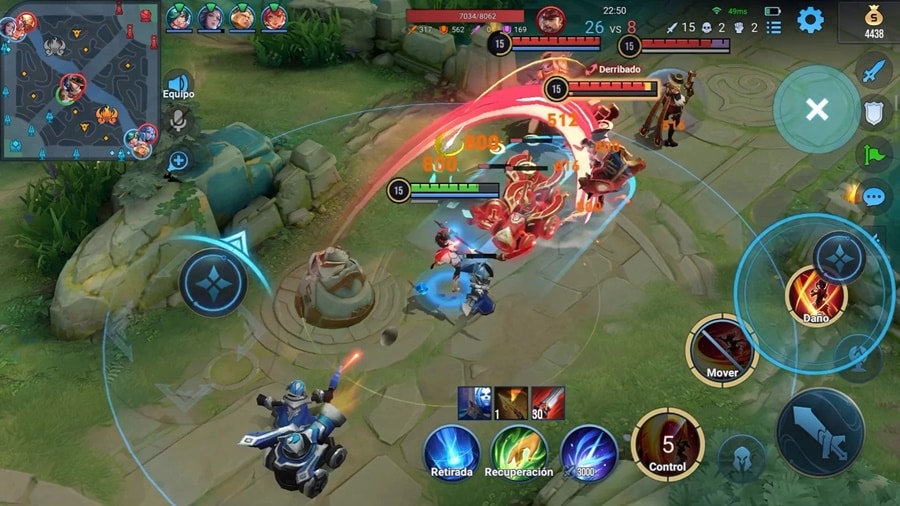Select the shield defend signal
This screenshot has width=900, height=506.
874,111
